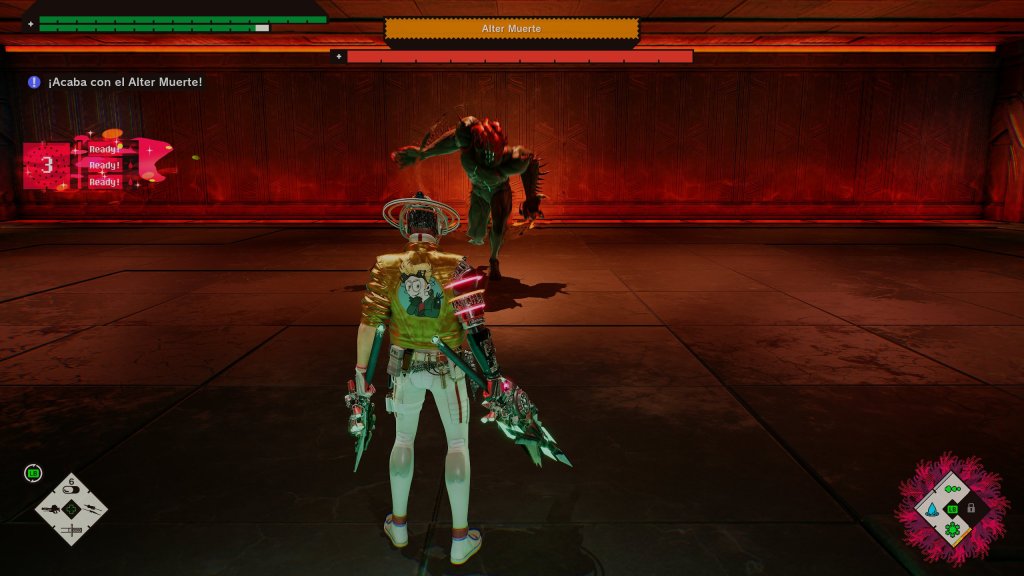Use the capsule consumable with count 6
This screenshot has width=1024, height=576.
(x=71, y=488)
